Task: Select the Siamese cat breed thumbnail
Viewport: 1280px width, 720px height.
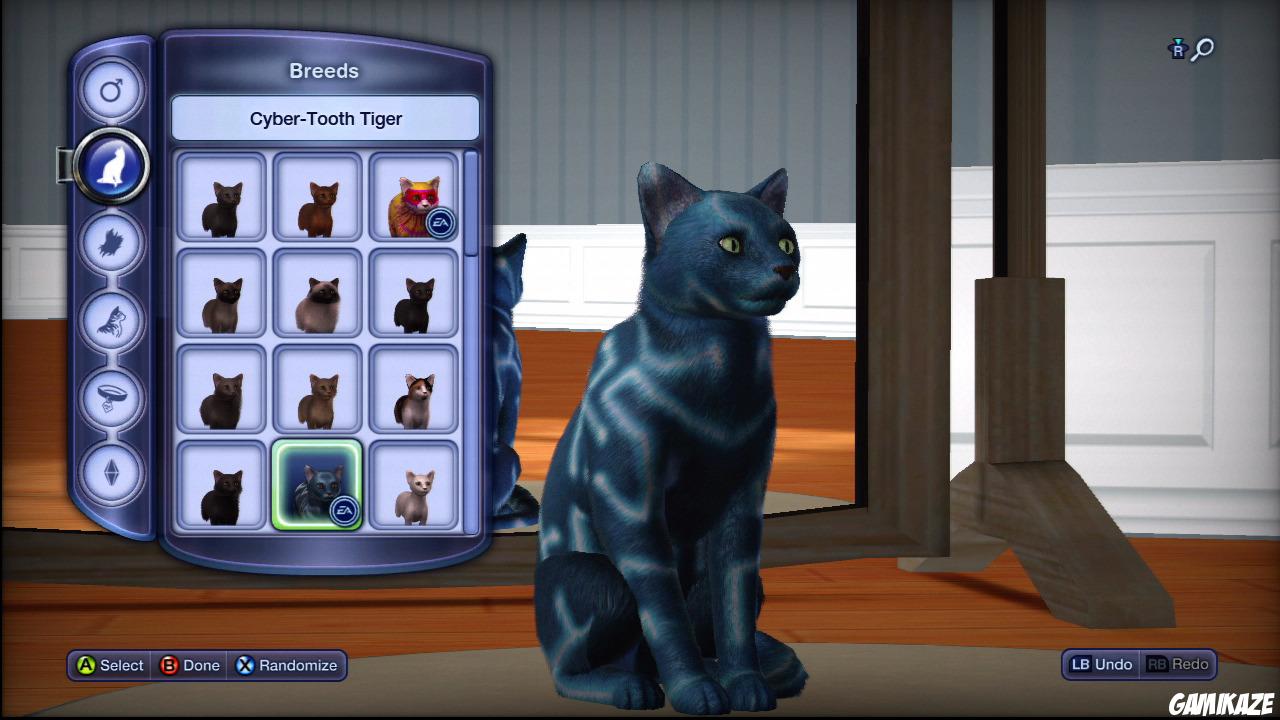Action: pyautogui.click(x=317, y=293)
